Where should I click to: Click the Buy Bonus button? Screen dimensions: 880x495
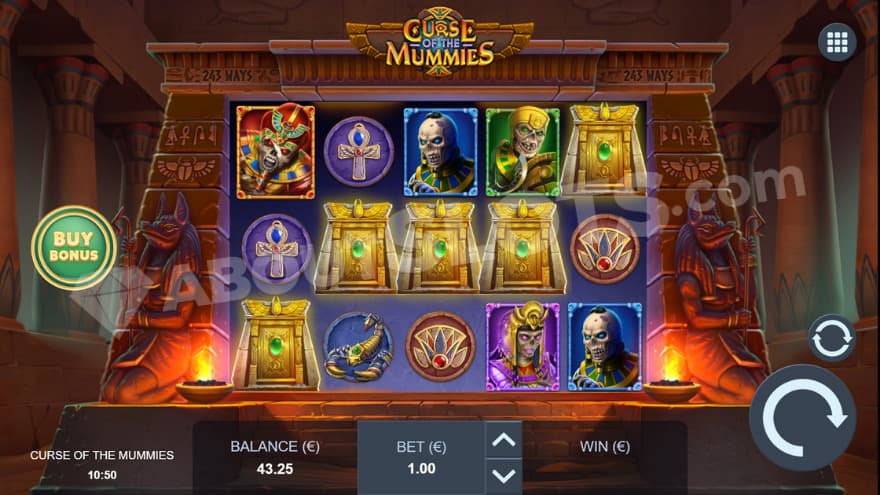[74, 247]
